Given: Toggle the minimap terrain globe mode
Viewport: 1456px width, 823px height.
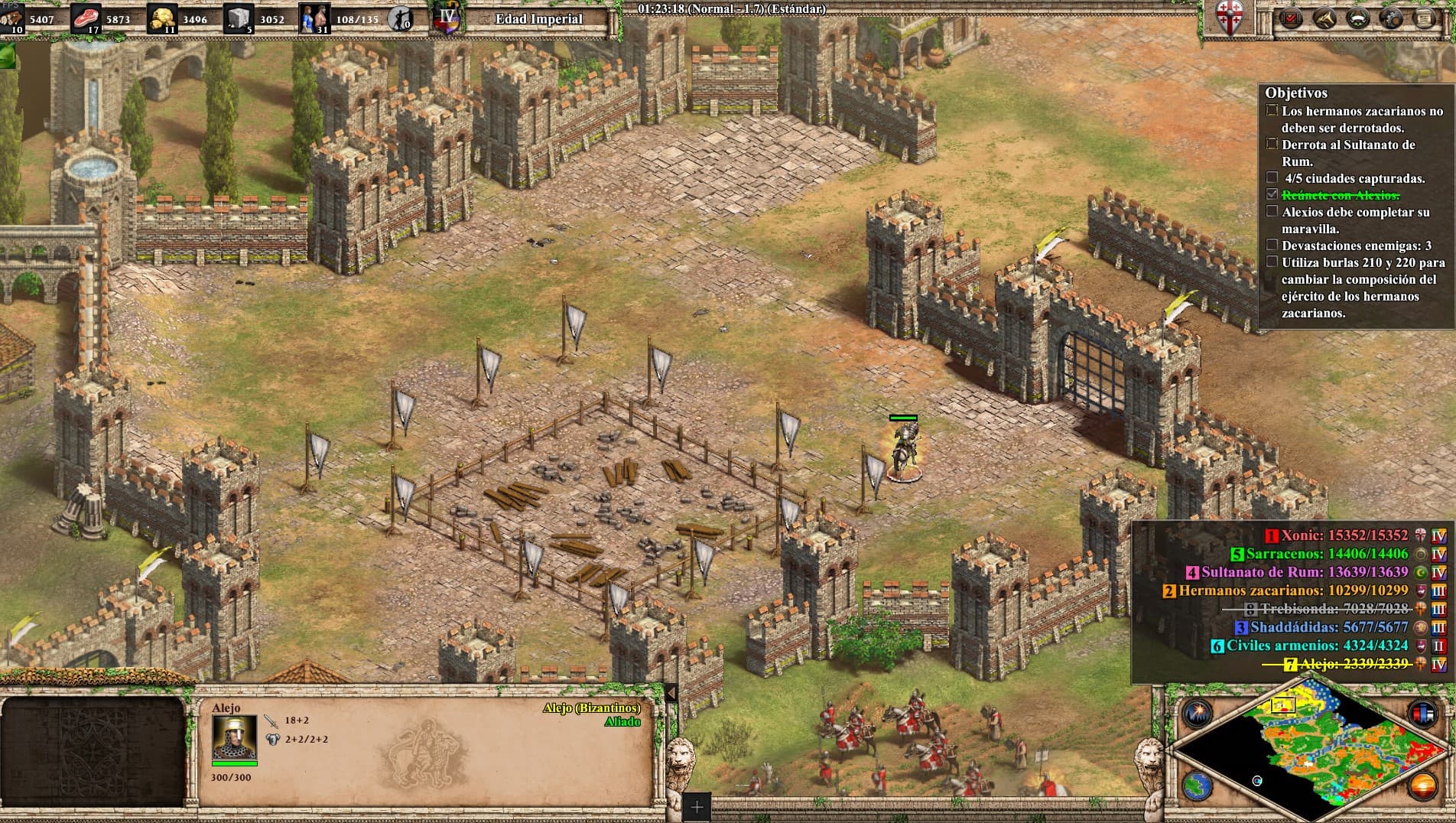Looking at the screenshot, I should 1197,786.
